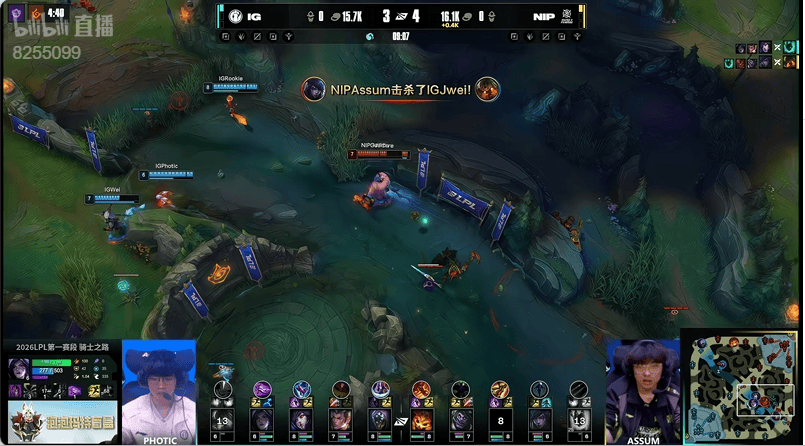
Task: Click the 2026 LPL featured player stats panel
Action: tap(59, 375)
